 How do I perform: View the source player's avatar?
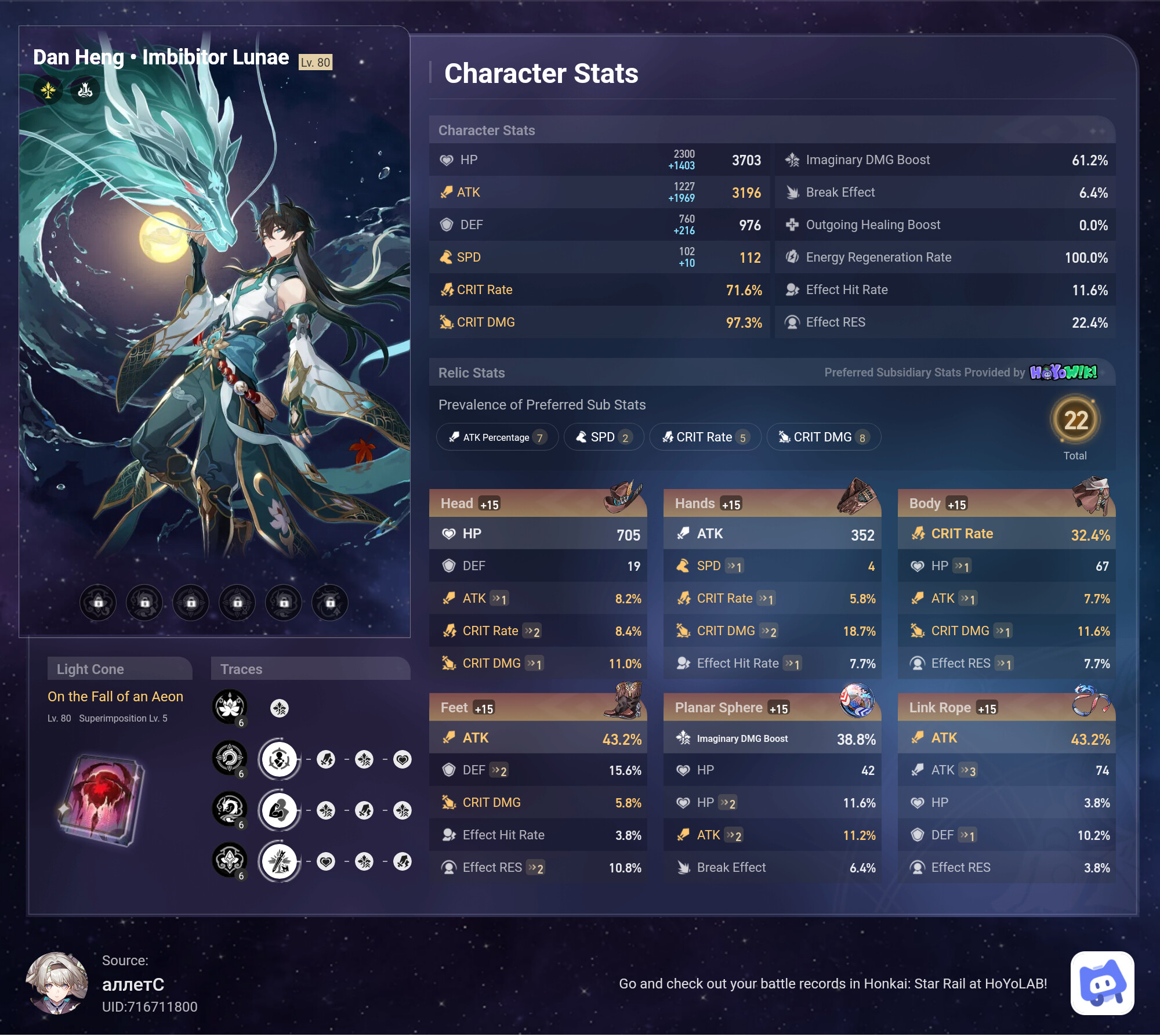click(57, 983)
